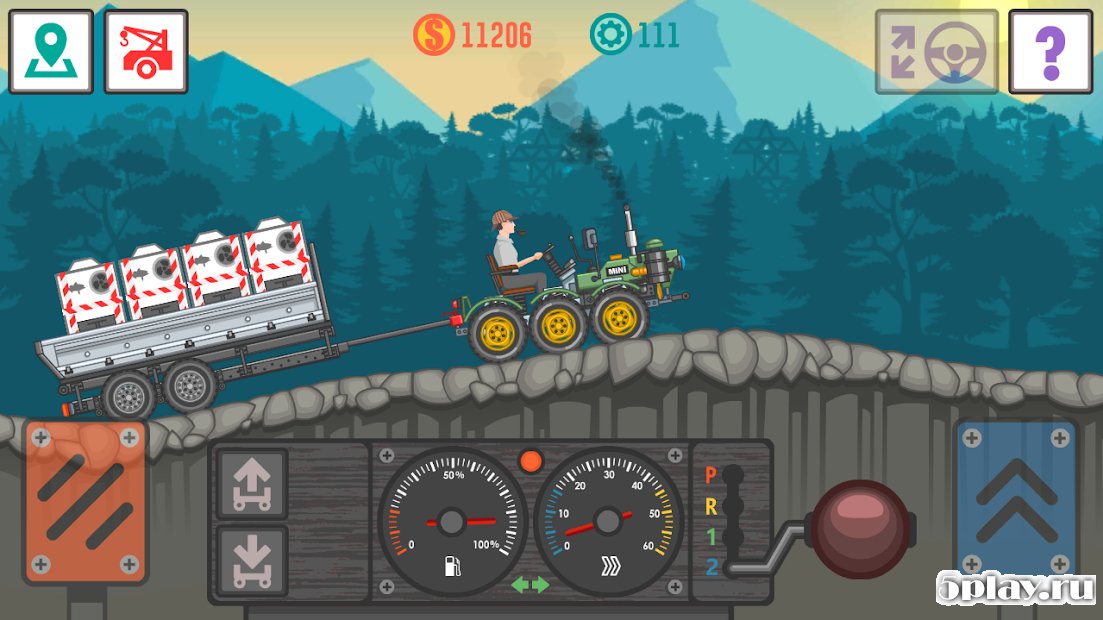Toggle the steering wheel control mode
This screenshot has height=620, width=1103.
pos(937,52)
